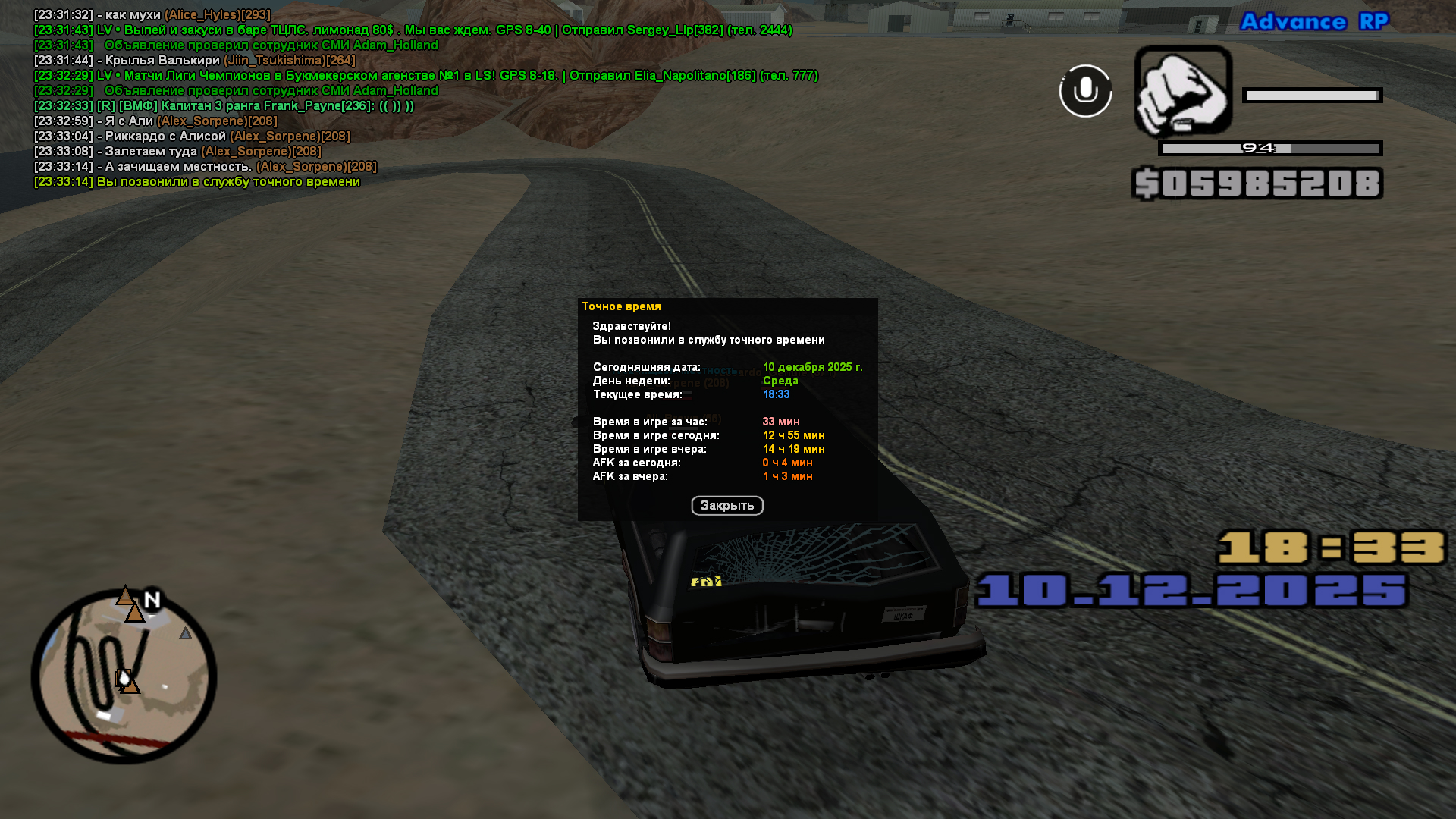The height and width of the screenshot is (819, 1456).
Task: Close the Точное время dialog
Action: click(x=726, y=506)
